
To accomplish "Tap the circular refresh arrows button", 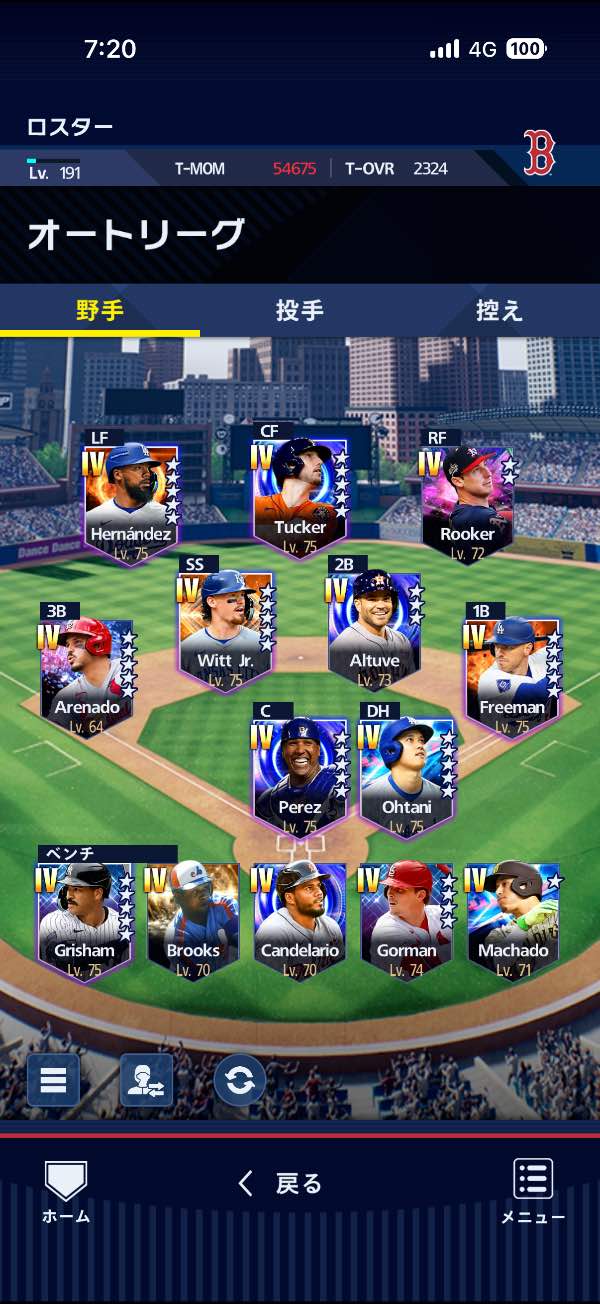I will (240, 1080).
